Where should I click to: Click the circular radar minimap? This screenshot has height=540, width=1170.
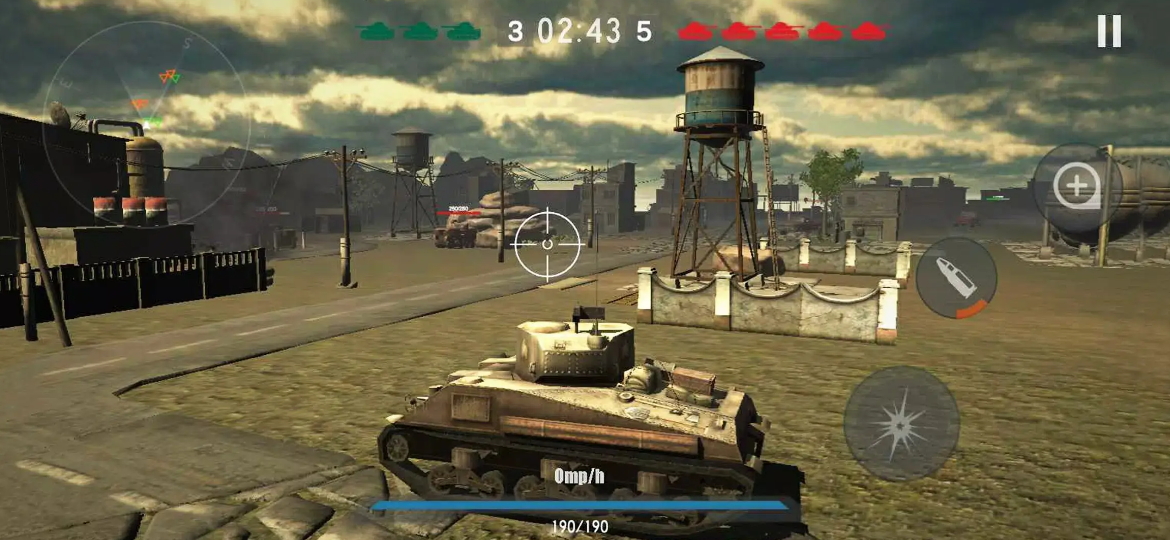(x=146, y=120)
